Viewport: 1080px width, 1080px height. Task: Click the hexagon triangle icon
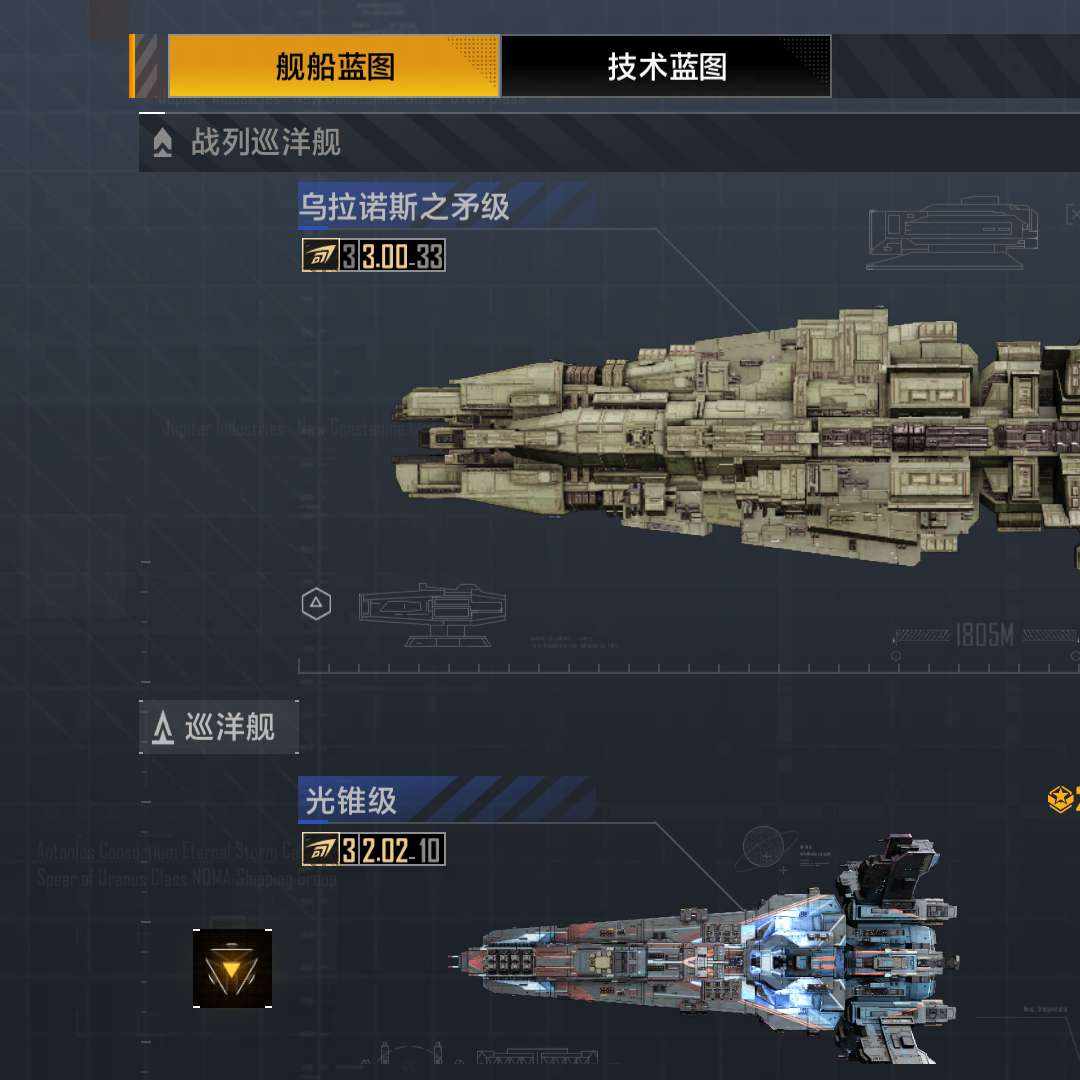coord(316,604)
